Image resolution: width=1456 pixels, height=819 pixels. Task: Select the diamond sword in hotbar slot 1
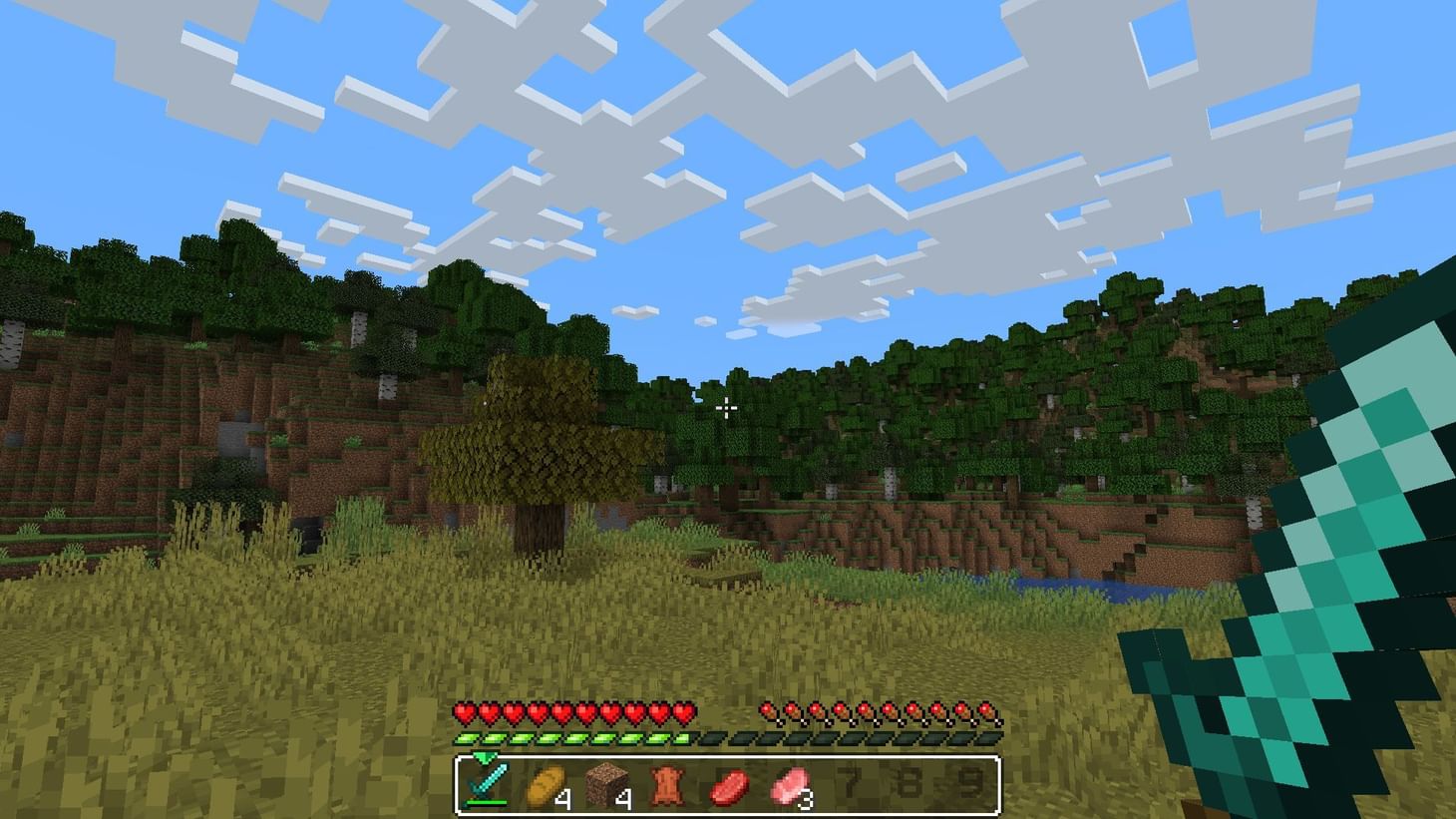[489, 786]
